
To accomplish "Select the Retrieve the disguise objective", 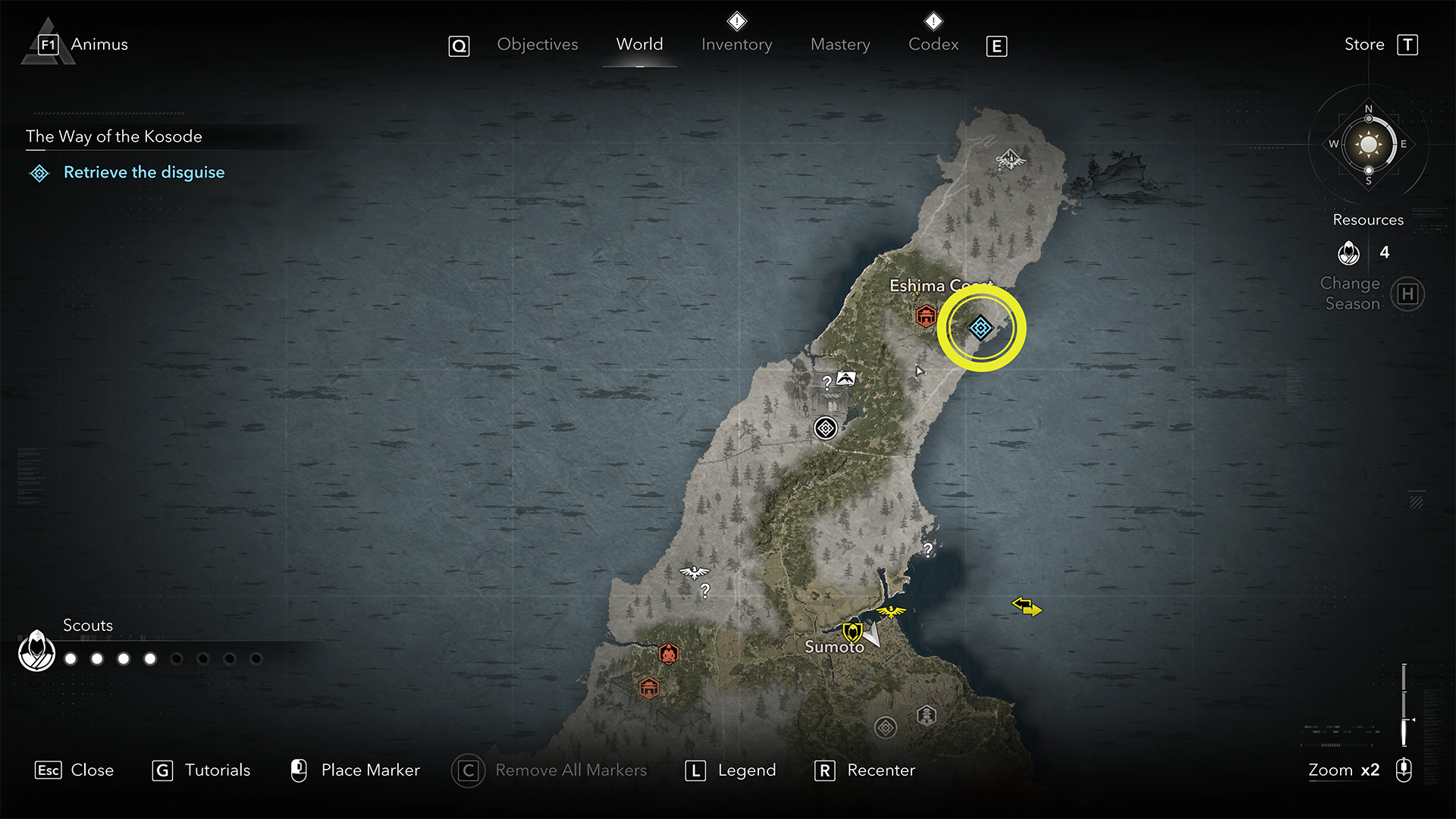I will click(x=143, y=173).
